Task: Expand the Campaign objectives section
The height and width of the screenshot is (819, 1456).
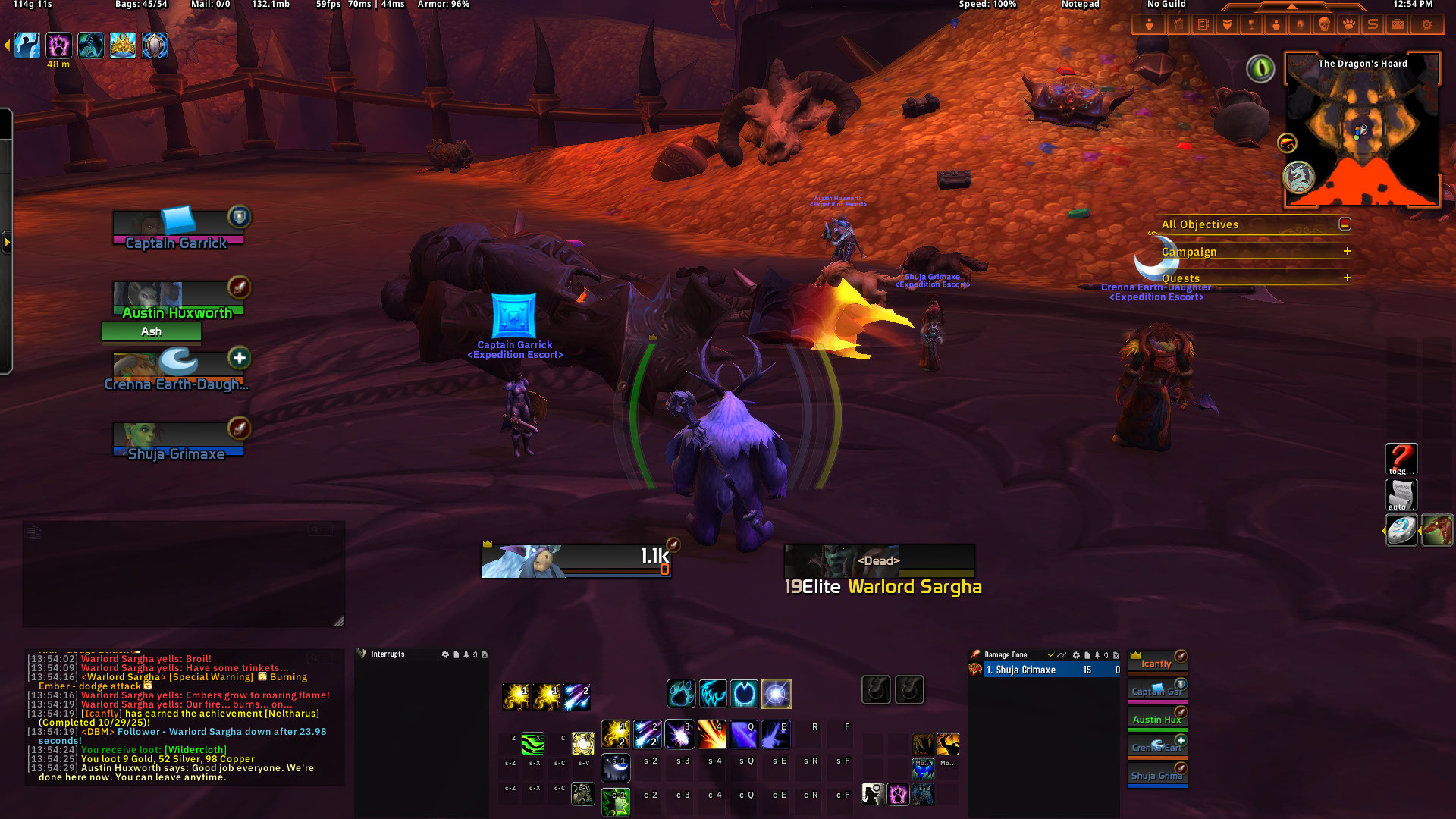Action: pyautogui.click(x=1347, y=251)
